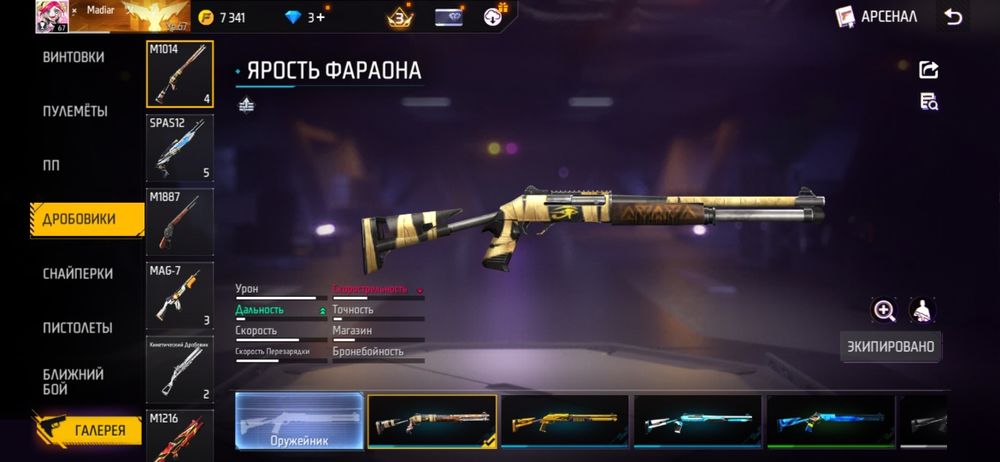This screenshot has width=1000, height=462.
Task: Select the M1014 shotgun in the list
Action: (x=180, y=74)
